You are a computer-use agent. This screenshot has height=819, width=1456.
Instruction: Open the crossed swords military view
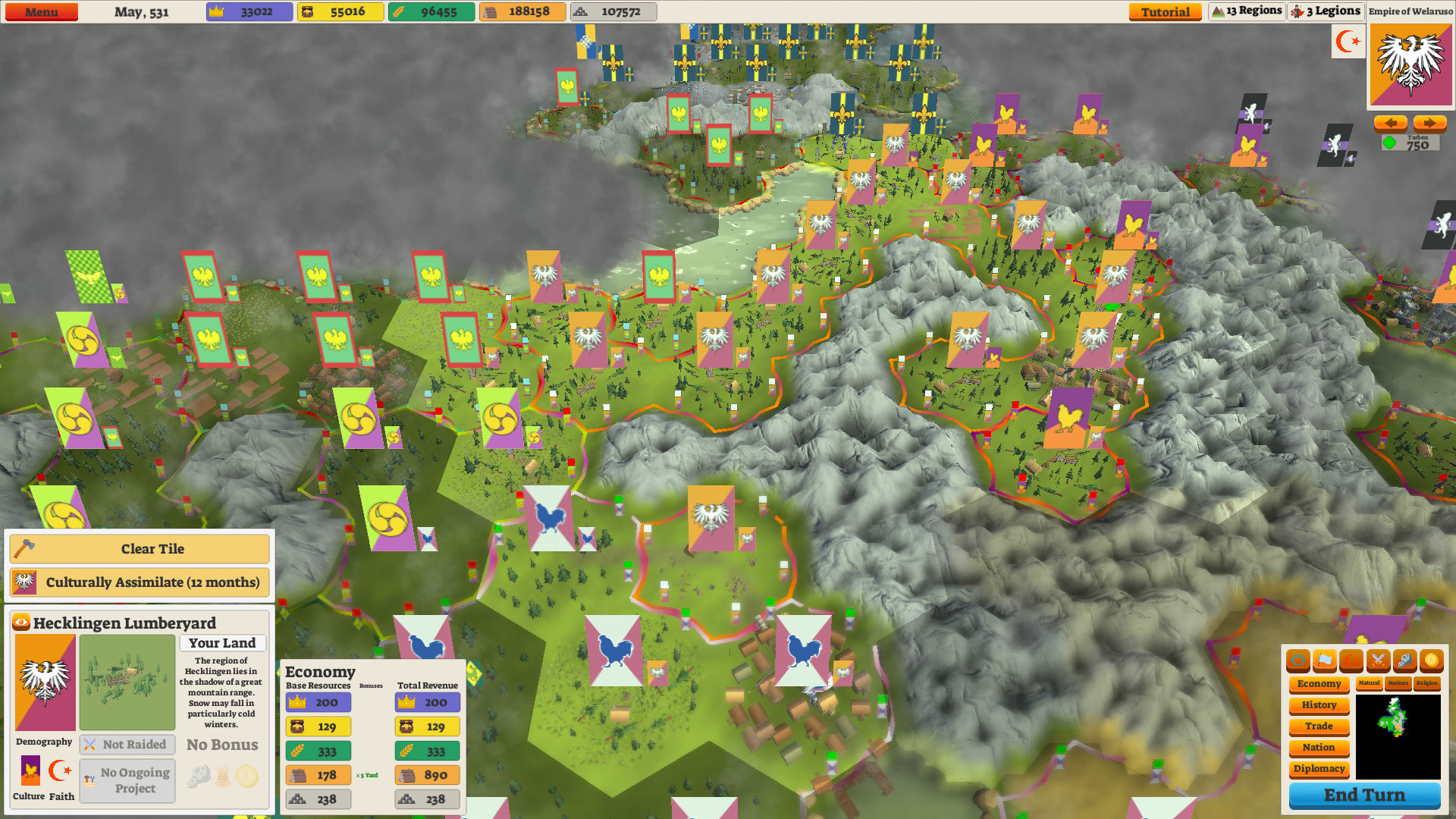point(1378,661)
